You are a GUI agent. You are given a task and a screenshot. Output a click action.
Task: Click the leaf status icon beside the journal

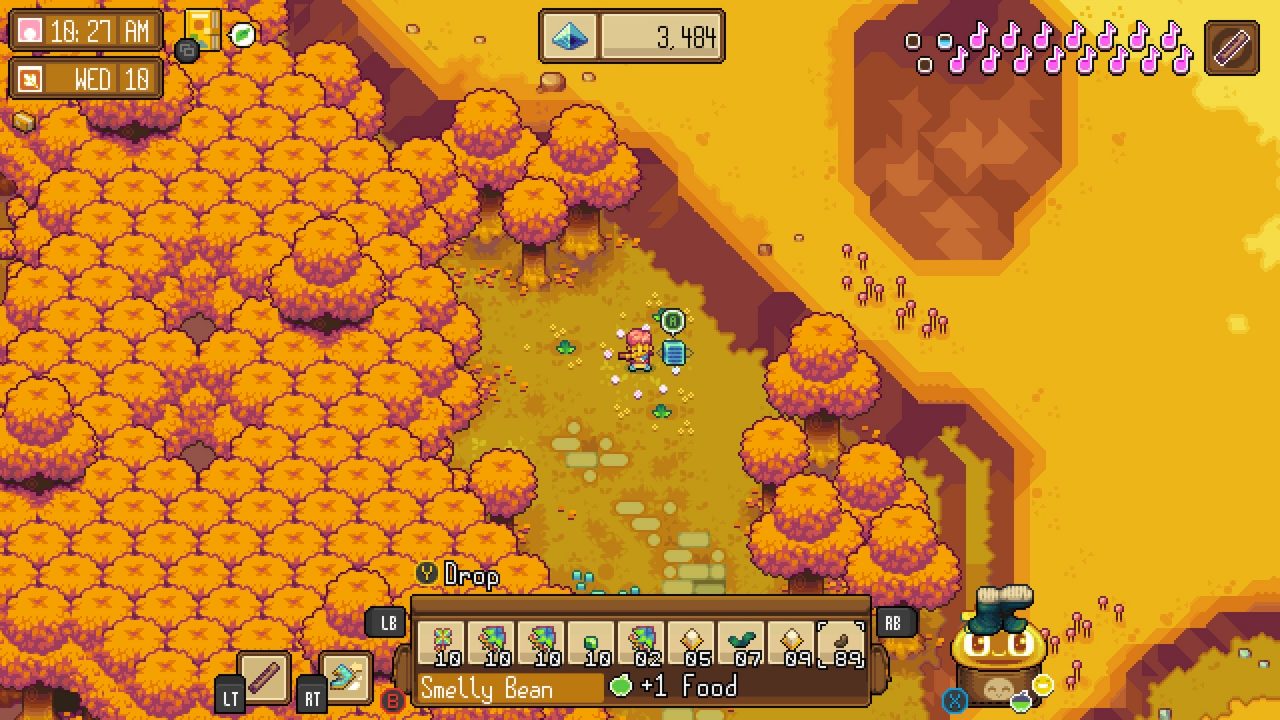(x=243, y=34)
